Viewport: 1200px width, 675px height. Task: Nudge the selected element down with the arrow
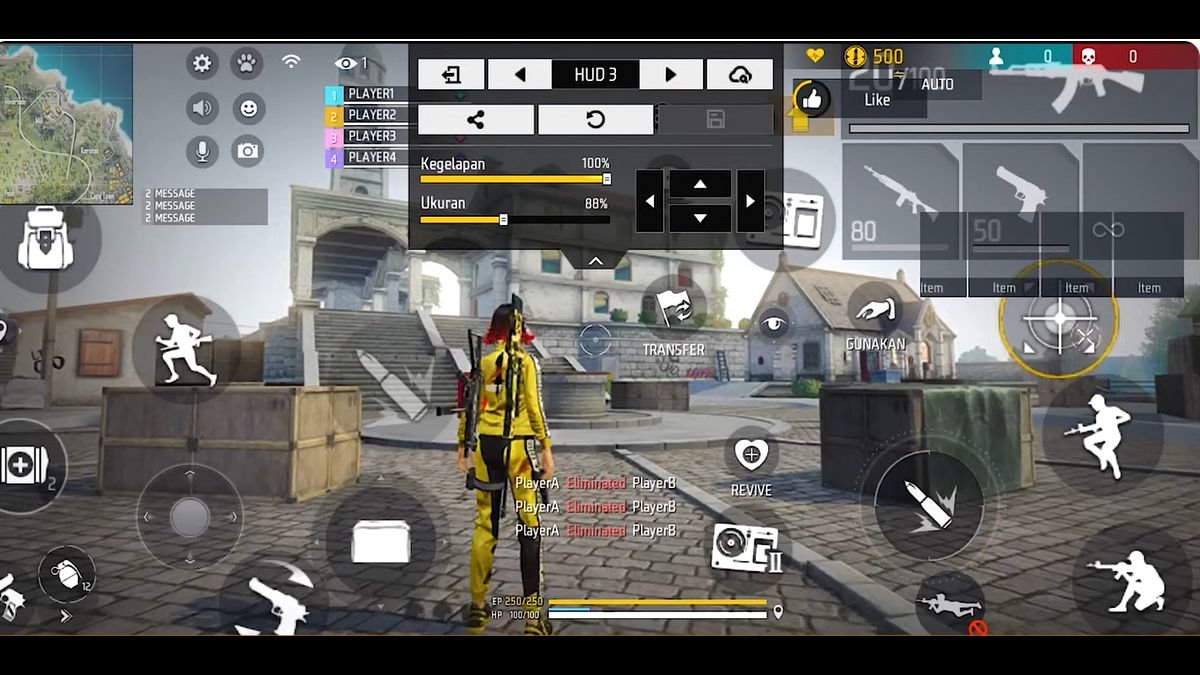click(x=699, y=217)
